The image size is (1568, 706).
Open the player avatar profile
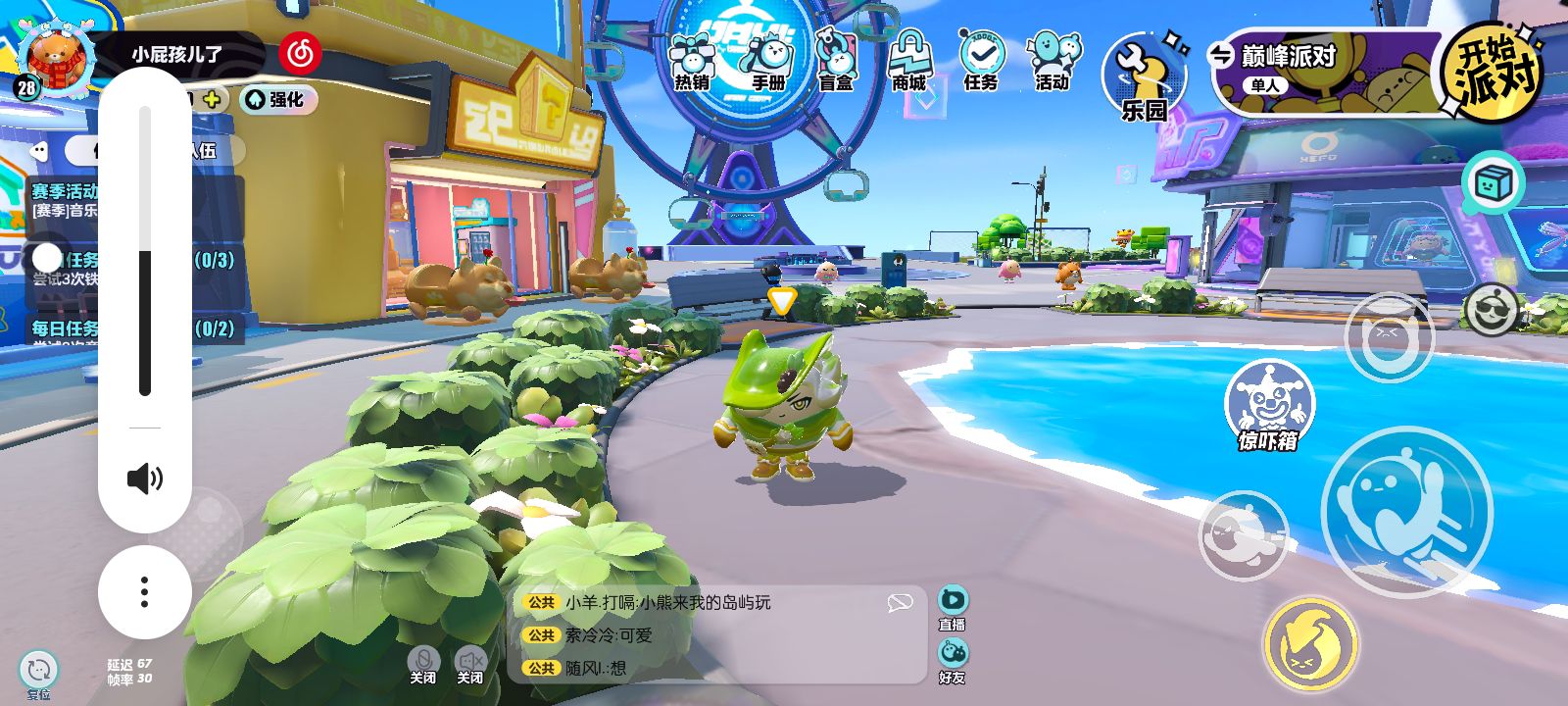pyautogui.click(x=56, y=59)
